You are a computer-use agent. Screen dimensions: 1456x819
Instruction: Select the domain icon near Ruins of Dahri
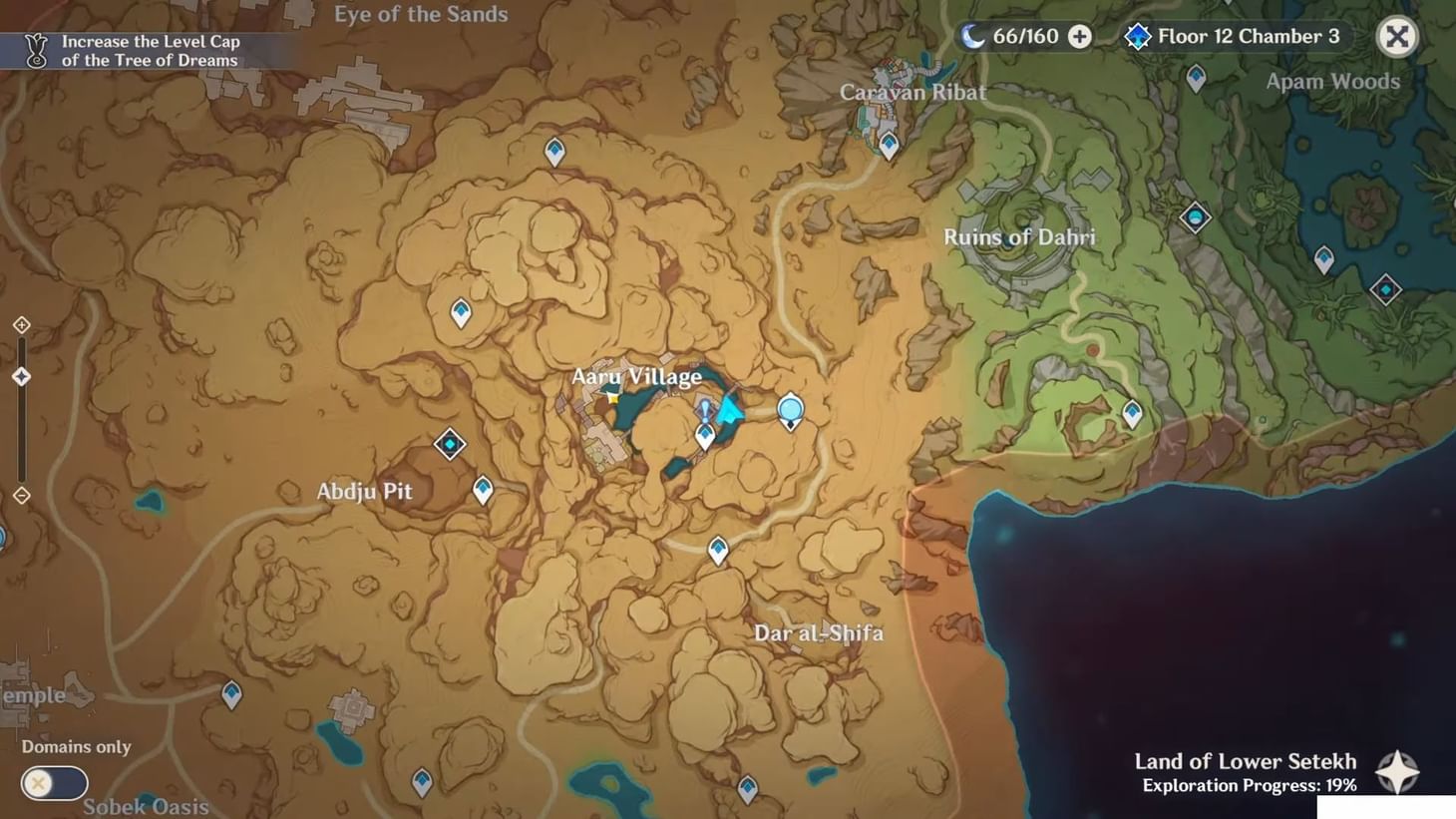pos(1194,217)
